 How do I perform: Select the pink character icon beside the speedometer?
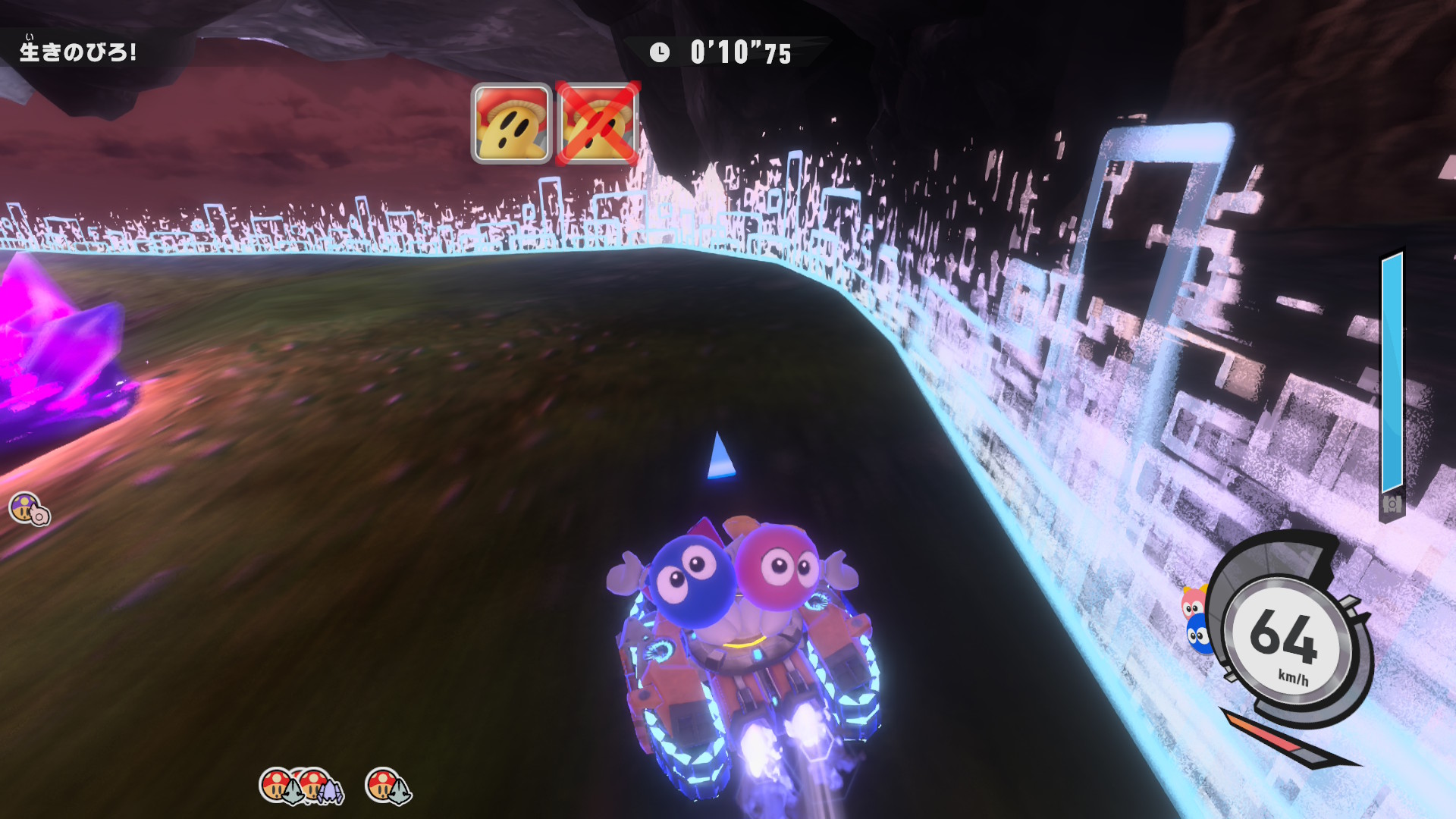[1194, 602]
